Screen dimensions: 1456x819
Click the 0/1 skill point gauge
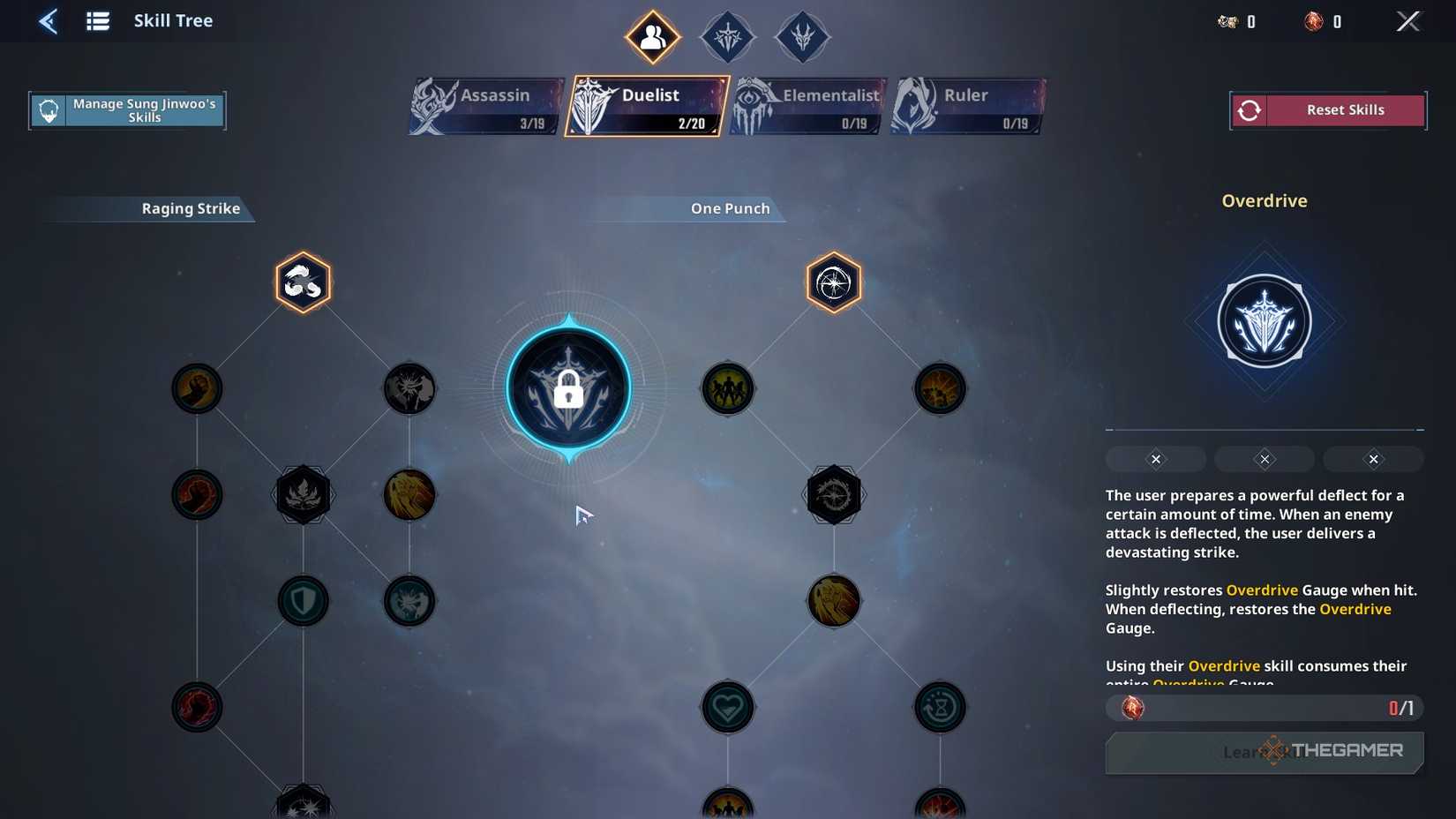(x=1264, y=707)
